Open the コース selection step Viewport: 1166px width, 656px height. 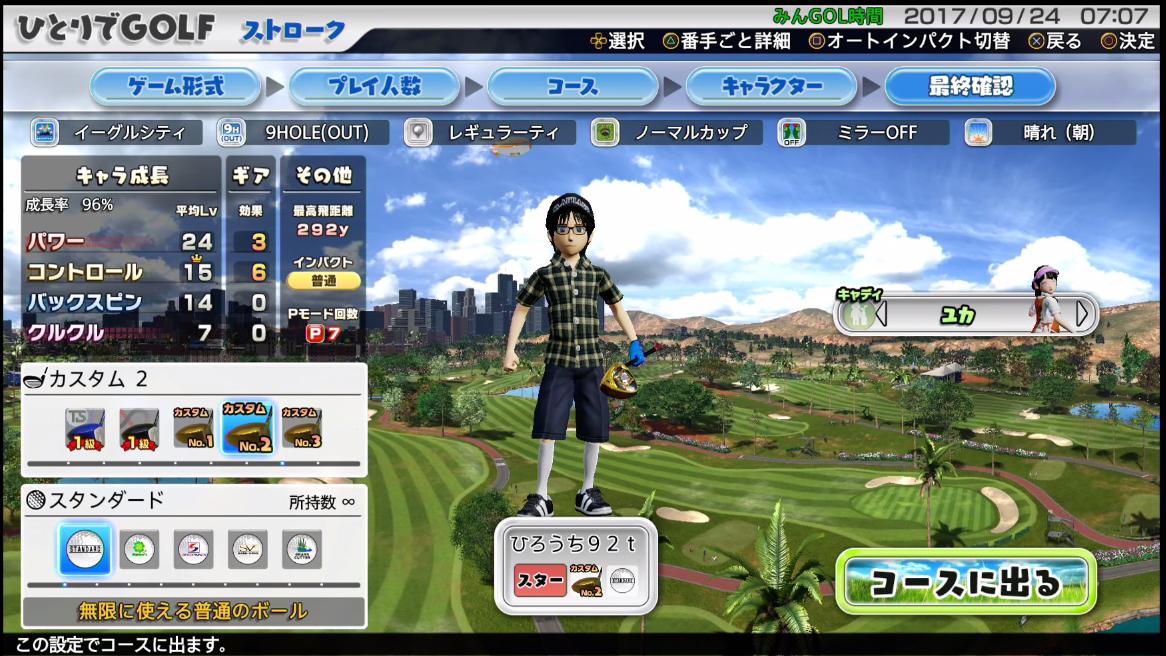pos(572,87)
